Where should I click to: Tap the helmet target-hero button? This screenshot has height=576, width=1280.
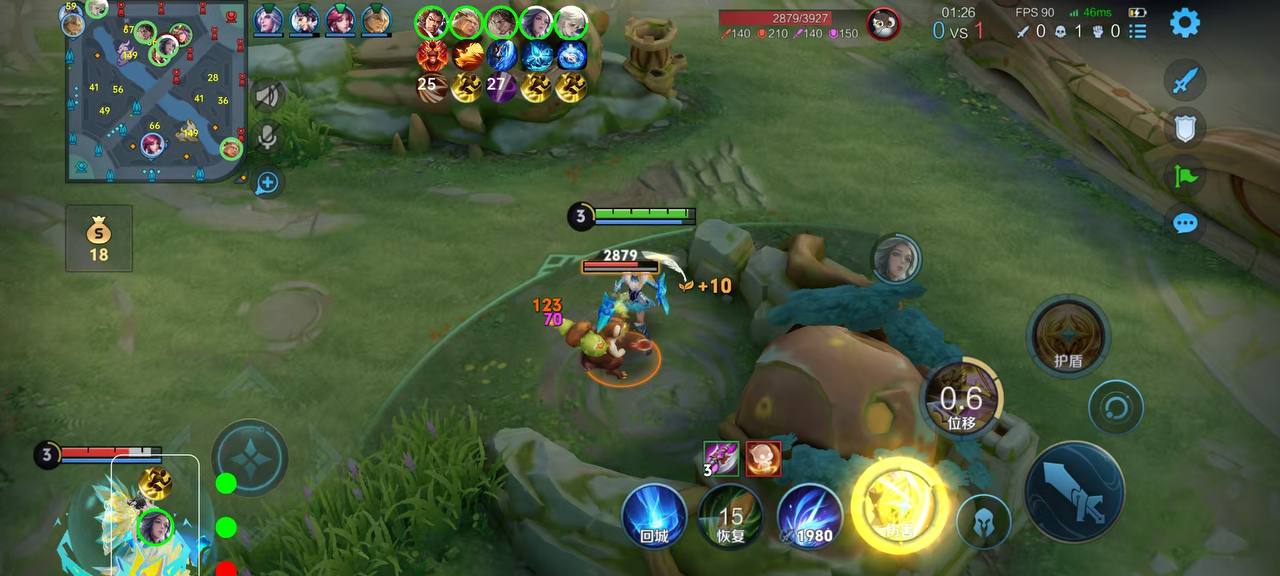[983, 522]
